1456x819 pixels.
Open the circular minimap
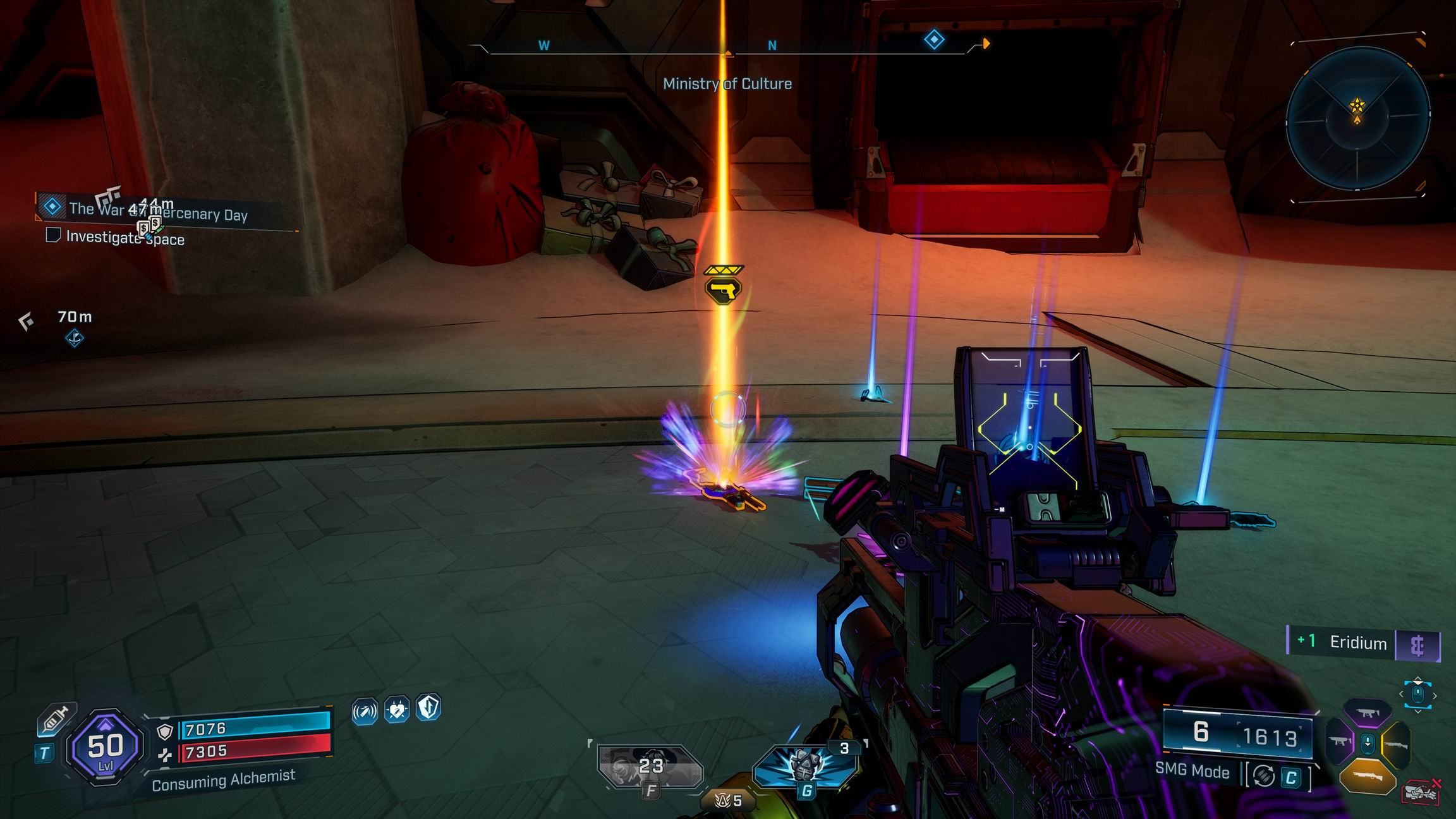pos(1357,118)
